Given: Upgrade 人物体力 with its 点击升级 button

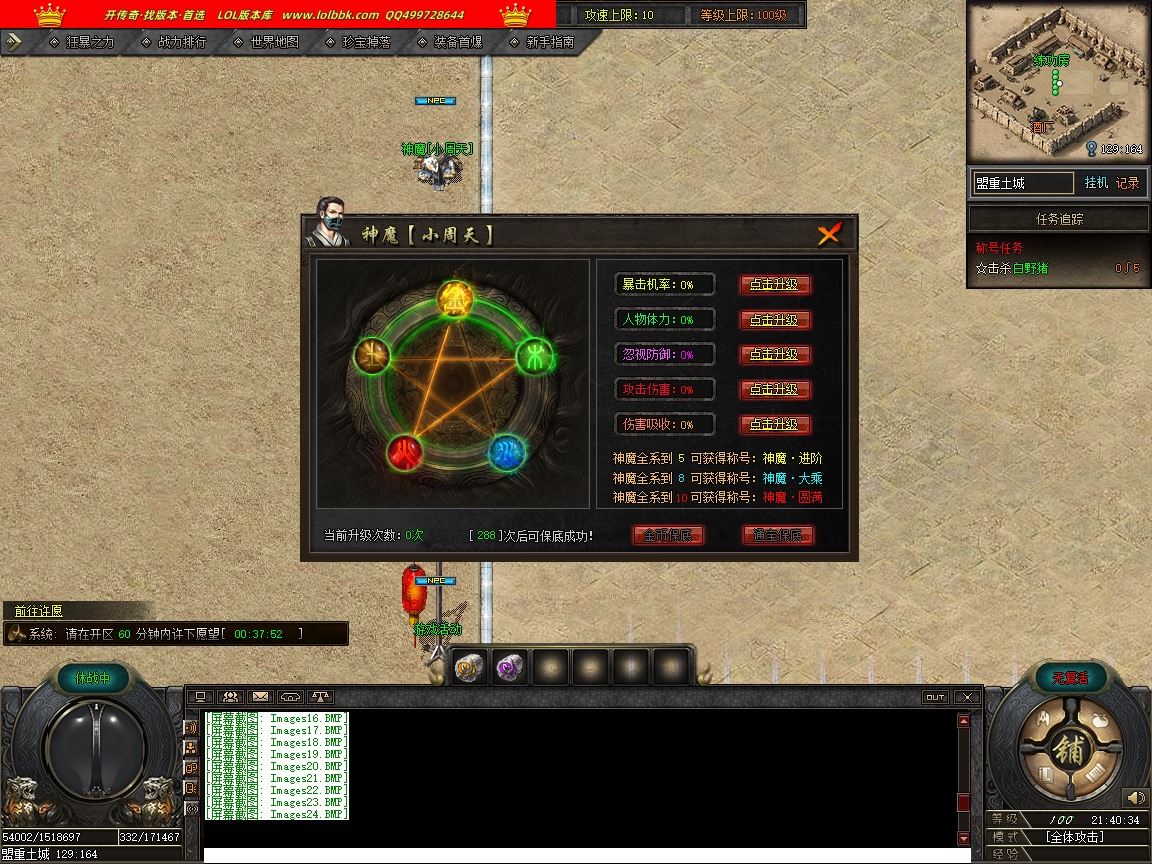Looking at the screenshot, I should point(775,320).
